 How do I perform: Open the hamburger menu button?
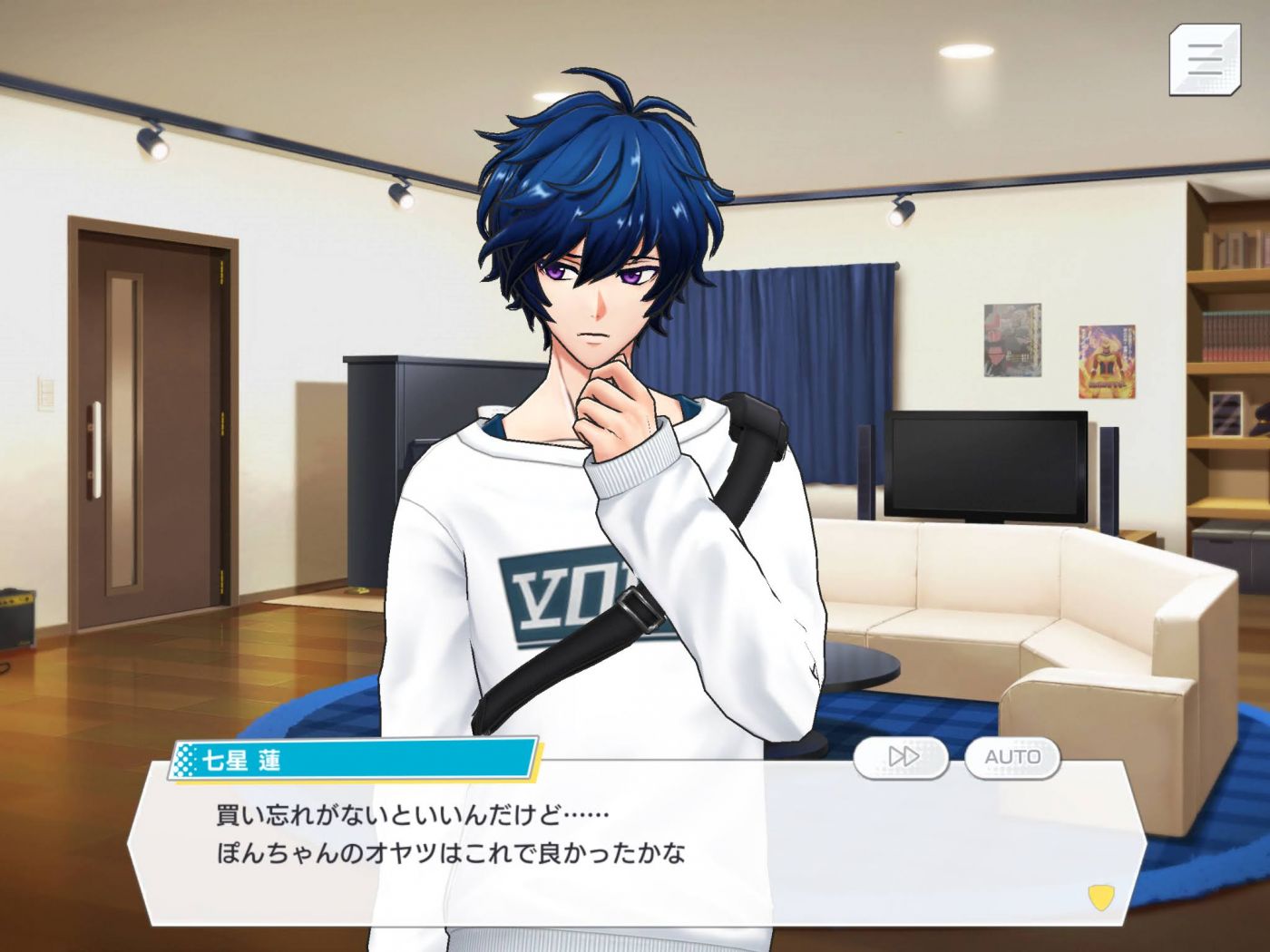[1204, 59]
